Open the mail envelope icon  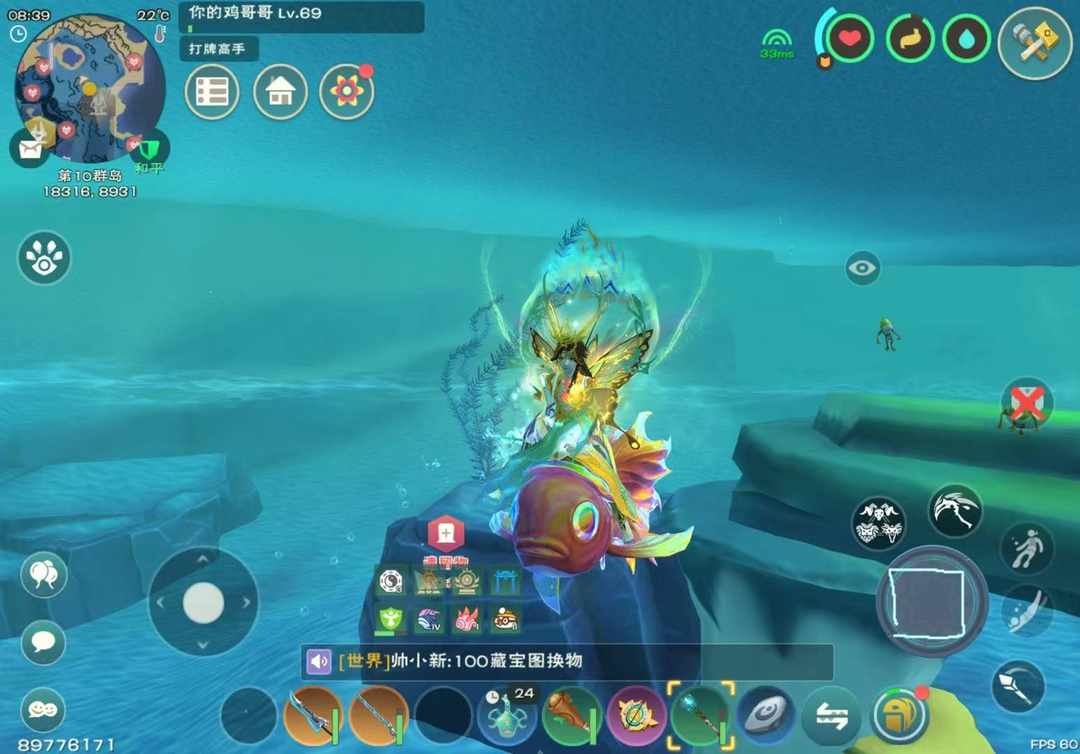click(x=30, y=149)
